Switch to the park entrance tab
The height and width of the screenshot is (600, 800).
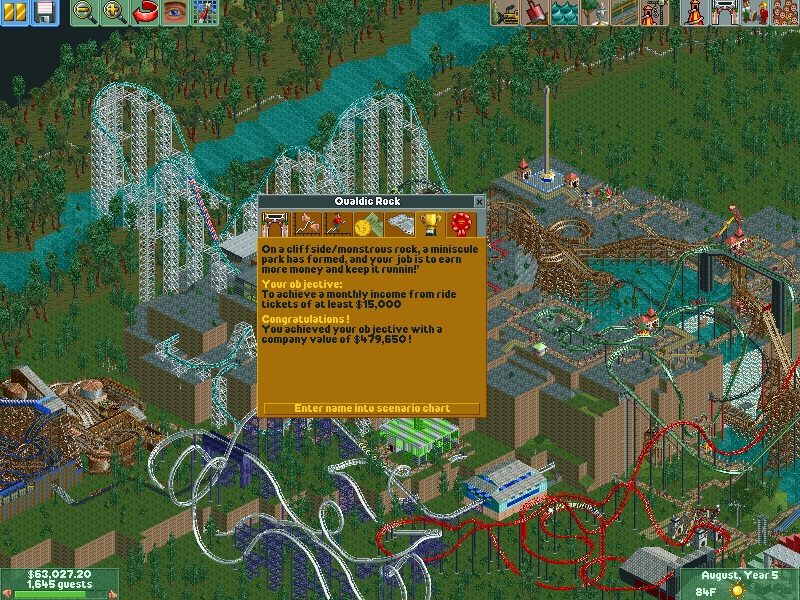(274, 223)
